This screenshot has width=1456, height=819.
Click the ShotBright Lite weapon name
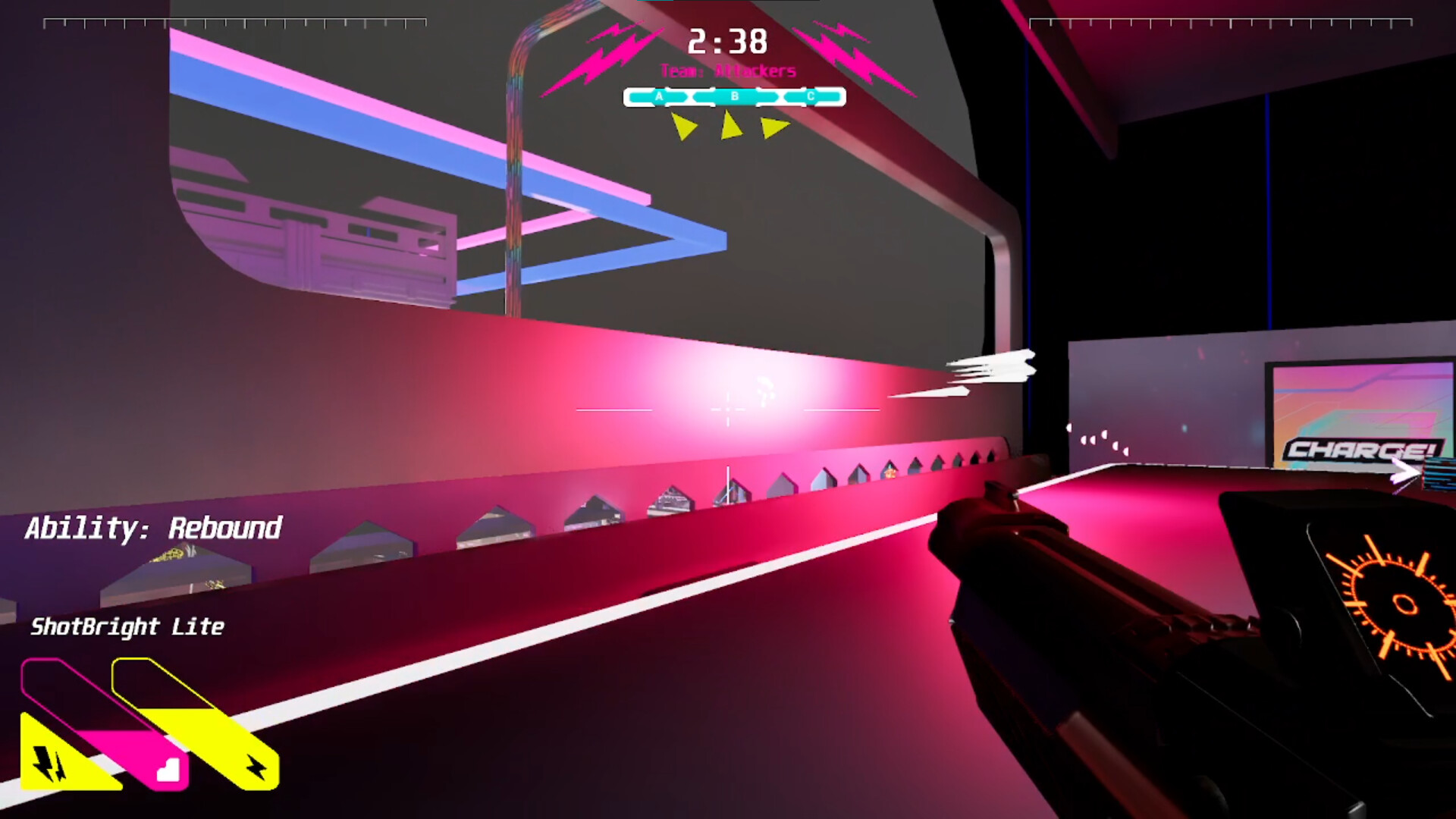pyautogui.click(x=127, y=628)
